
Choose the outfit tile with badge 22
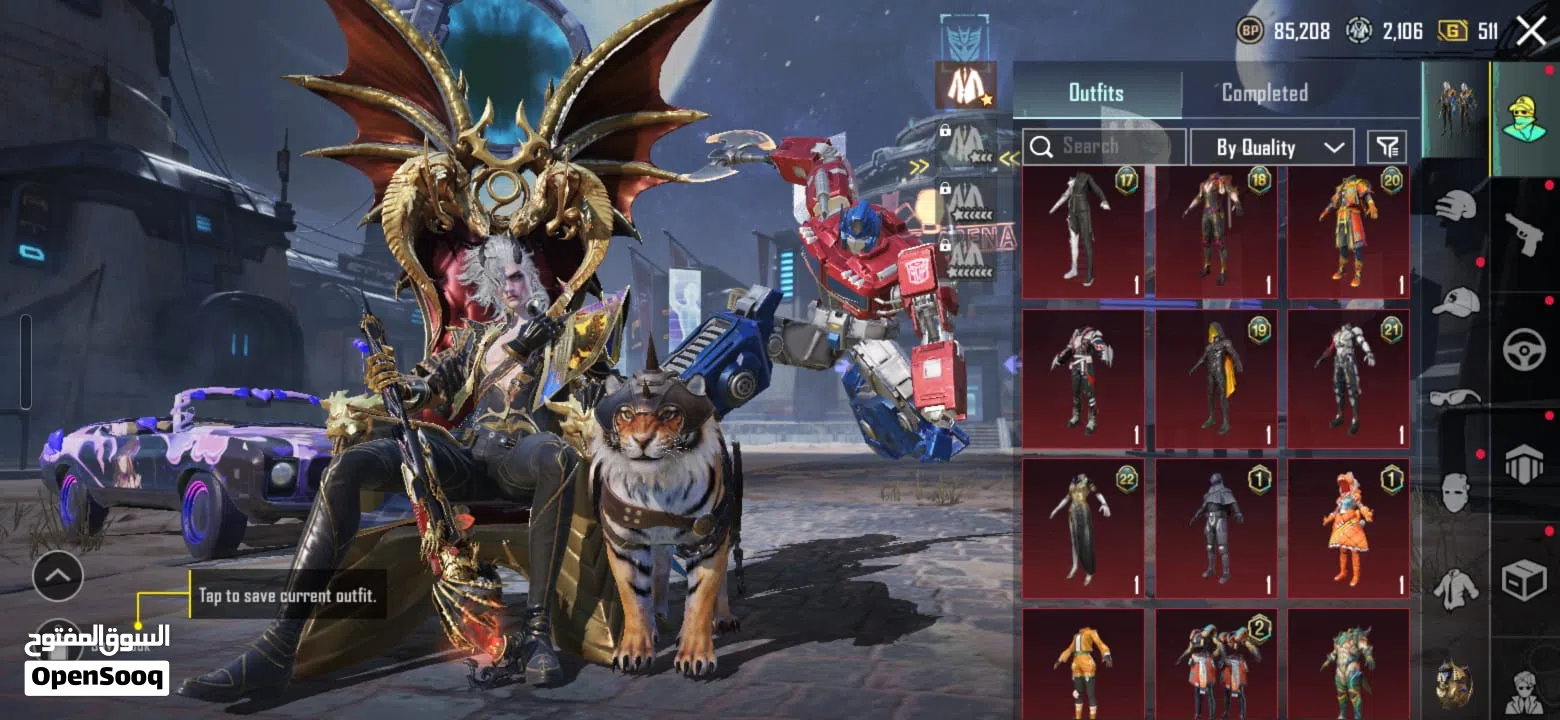1083,528
